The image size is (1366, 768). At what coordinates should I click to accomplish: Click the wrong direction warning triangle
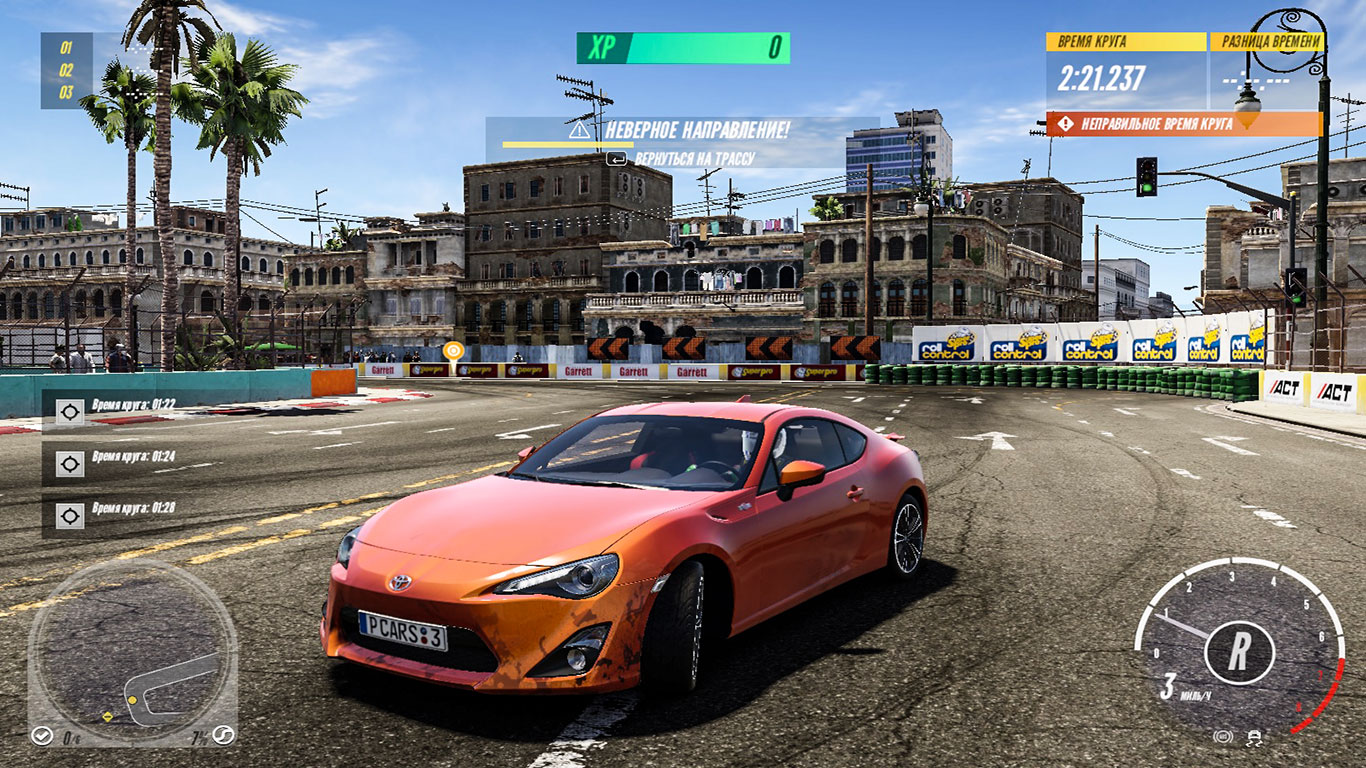580,130
